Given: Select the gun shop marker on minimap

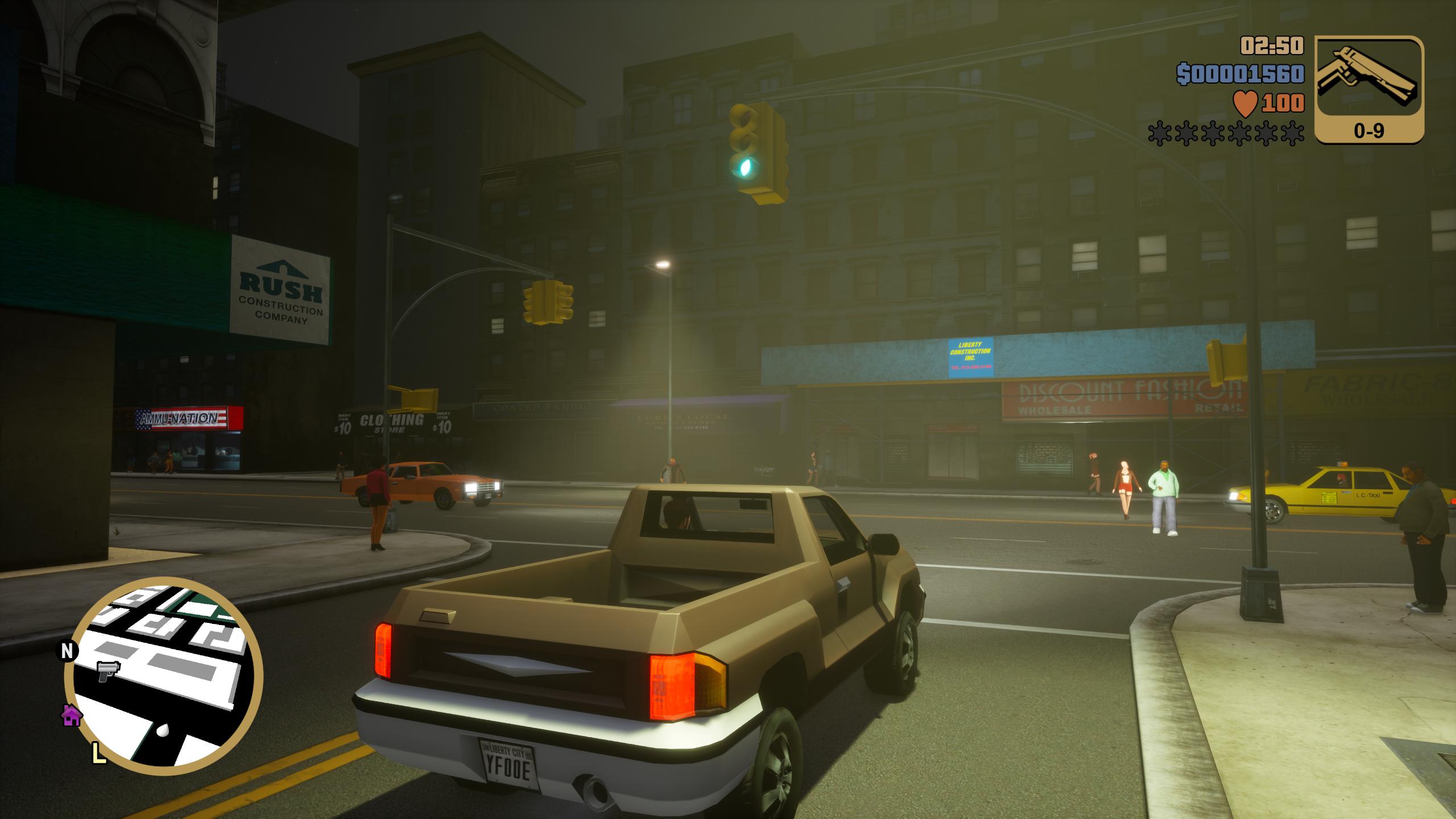Looking at the screenshot, I should [106, 671].
